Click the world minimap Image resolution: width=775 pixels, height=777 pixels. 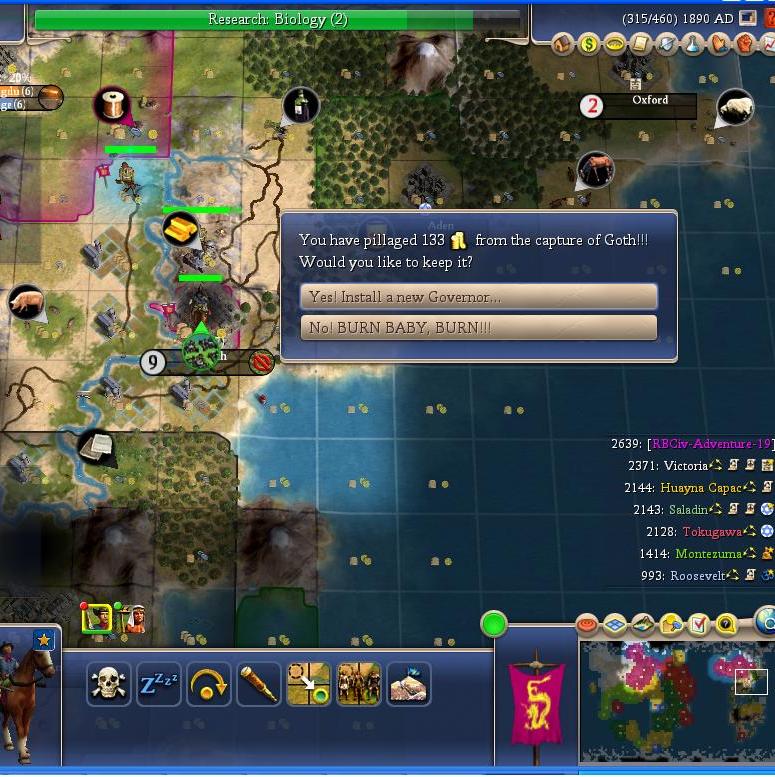pyautogui.click(x=677, y=700)
